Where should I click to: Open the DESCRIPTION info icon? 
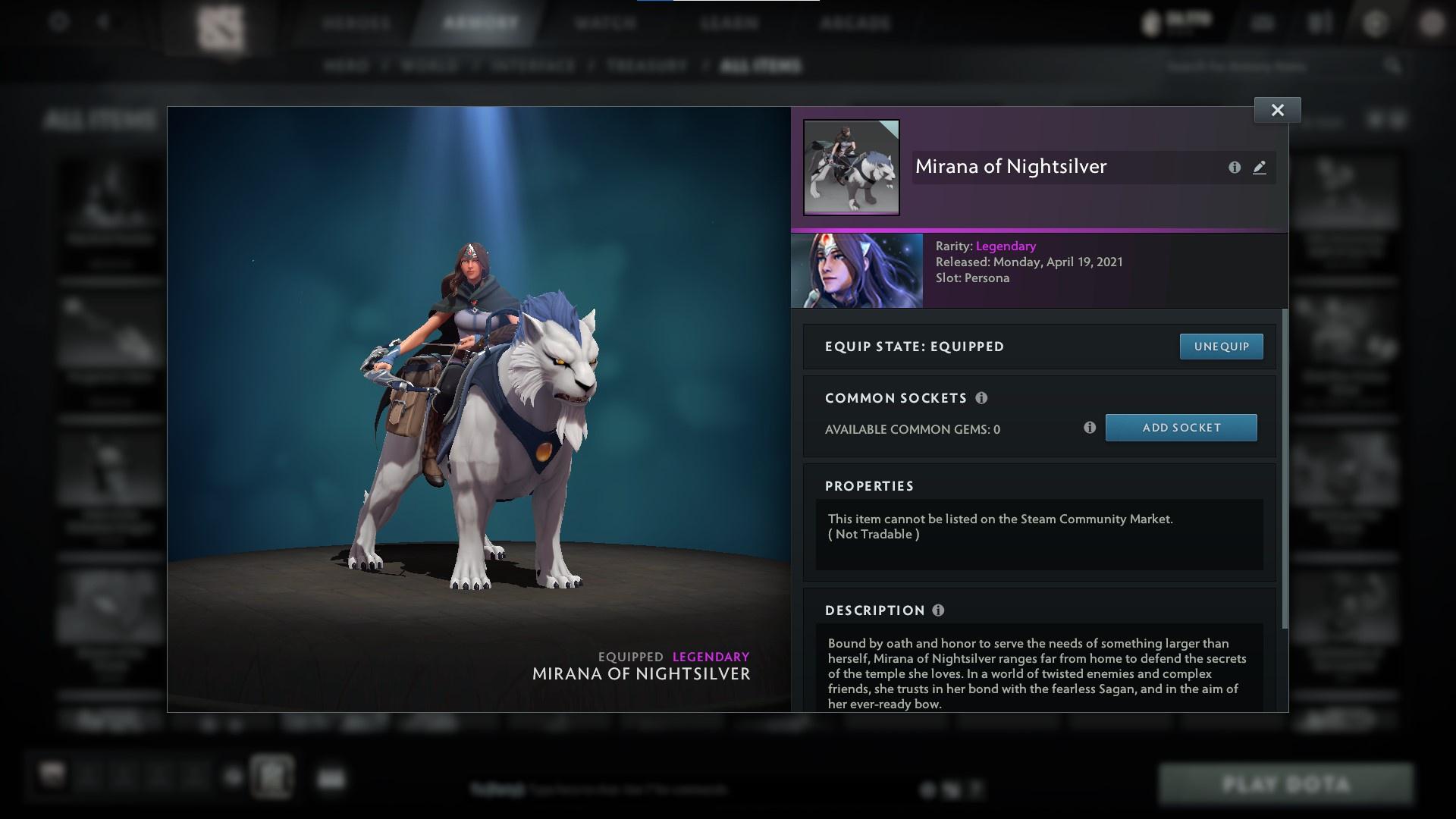click(940, 610)
